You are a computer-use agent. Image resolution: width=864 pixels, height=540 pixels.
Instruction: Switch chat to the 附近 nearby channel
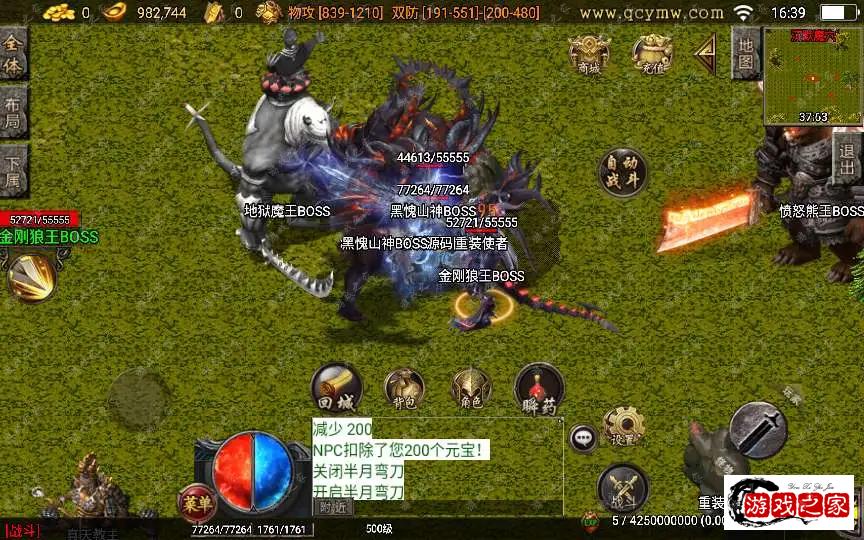[x=336, y=507]
